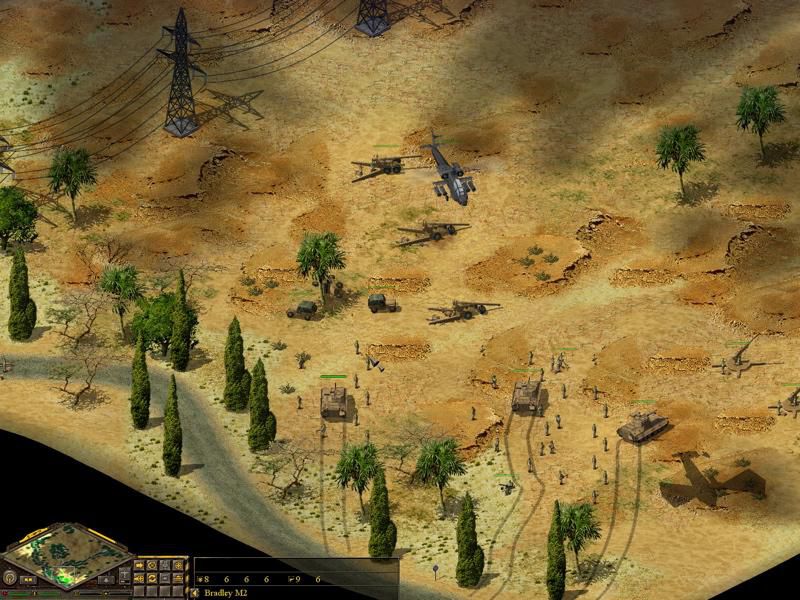This screenshot has width=800, height=600.
Task: Click the circular-arrows rotate command button
Action: coord(152,578)
